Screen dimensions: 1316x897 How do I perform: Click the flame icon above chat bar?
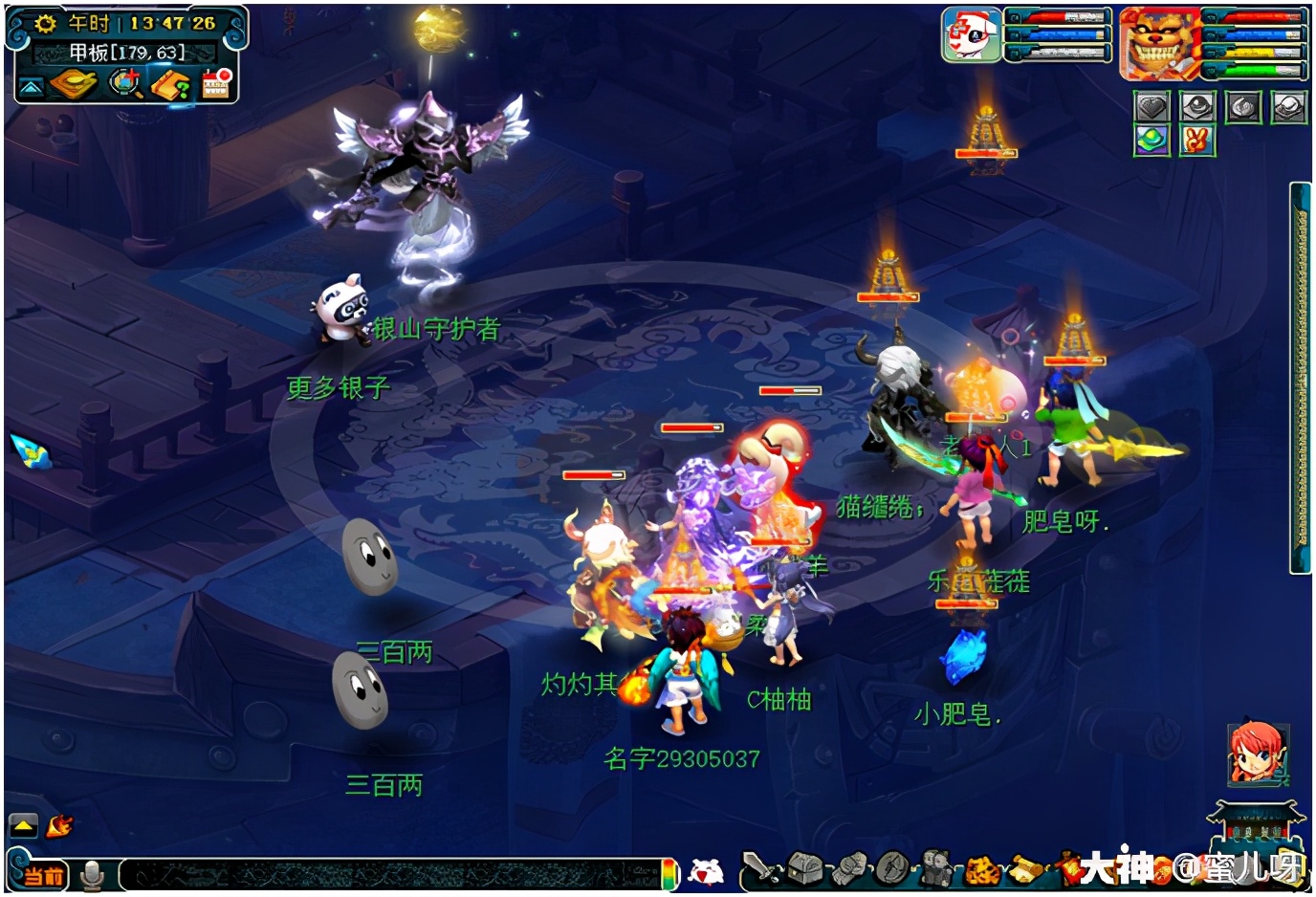pyautogui.click(x=59, y=824)
